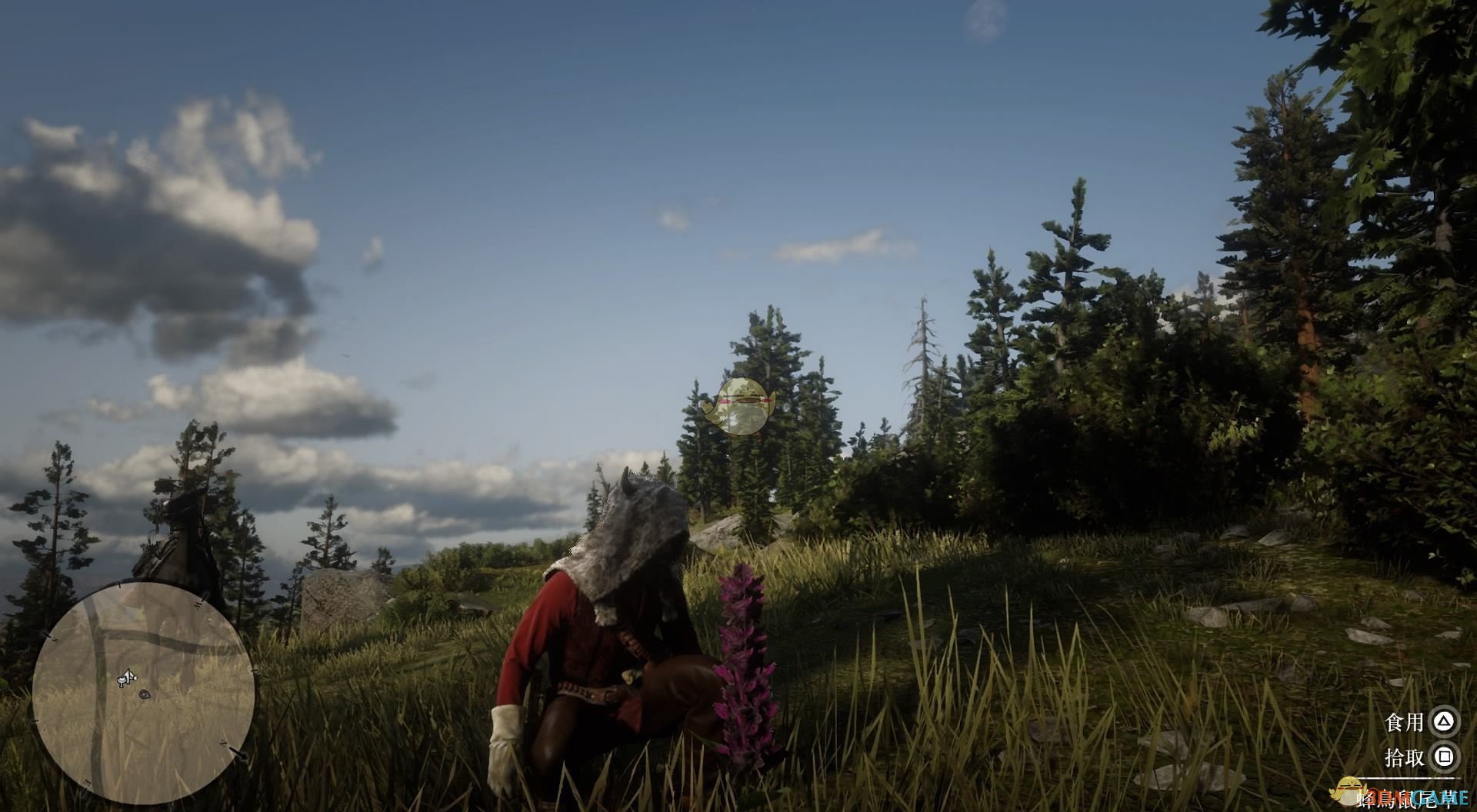Image resolution: width=1477 pixels, height=812 pixels.
Task: Open the circular minimap
Action: [x=144, y=693]
